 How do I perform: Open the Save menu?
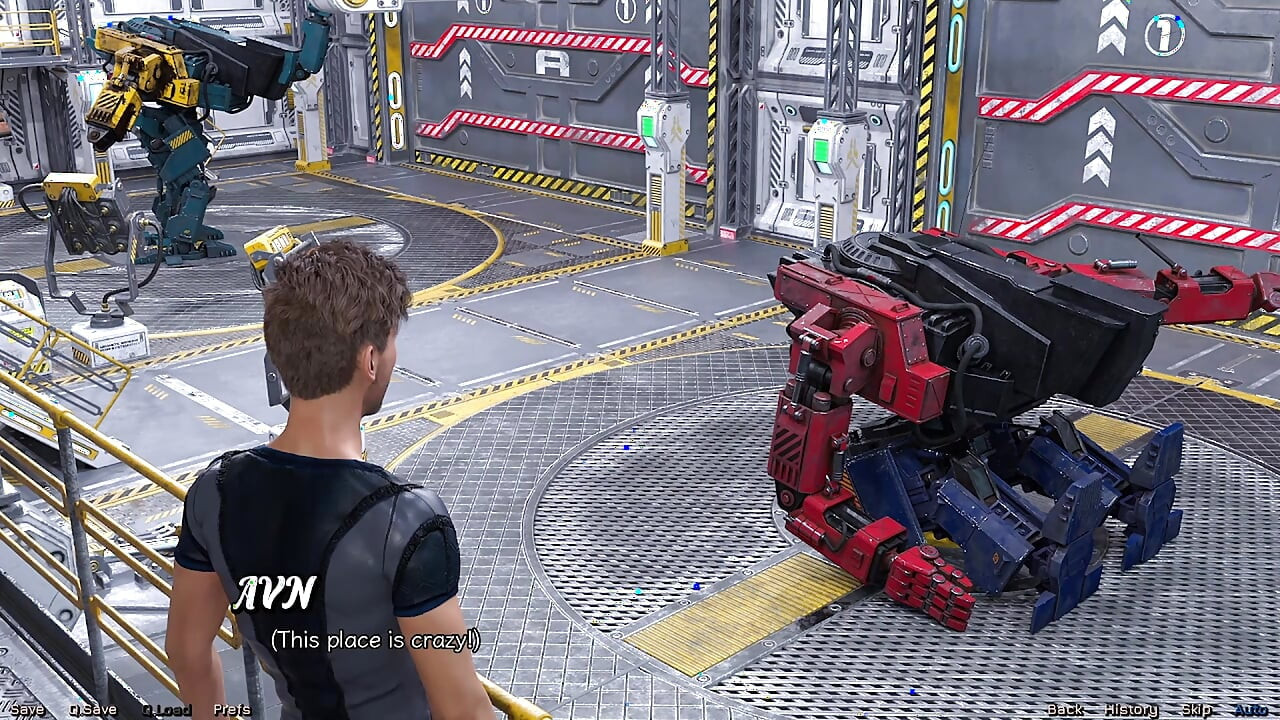tap(27, 710)
